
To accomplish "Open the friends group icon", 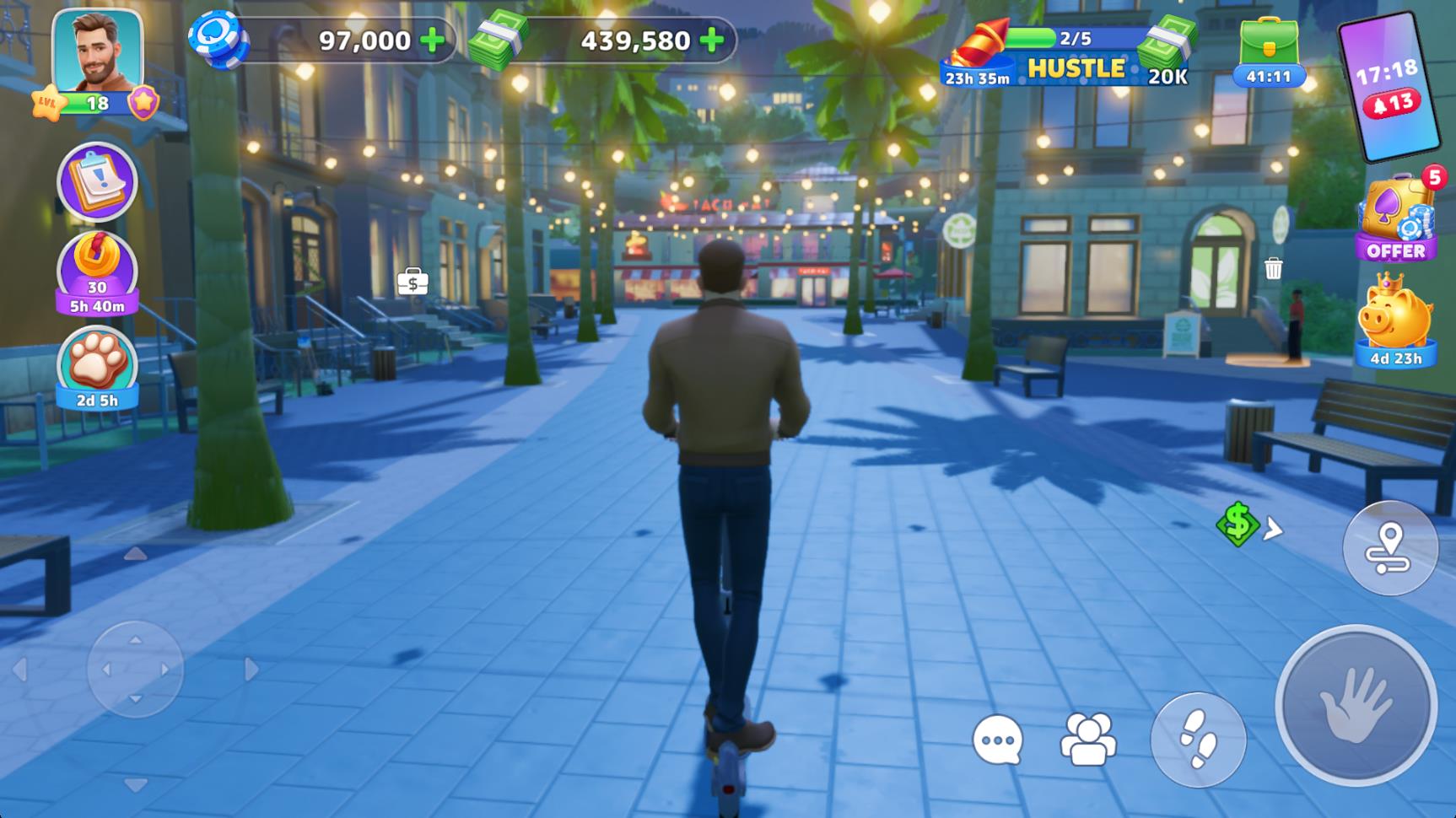I will [x=1087, y=740].
